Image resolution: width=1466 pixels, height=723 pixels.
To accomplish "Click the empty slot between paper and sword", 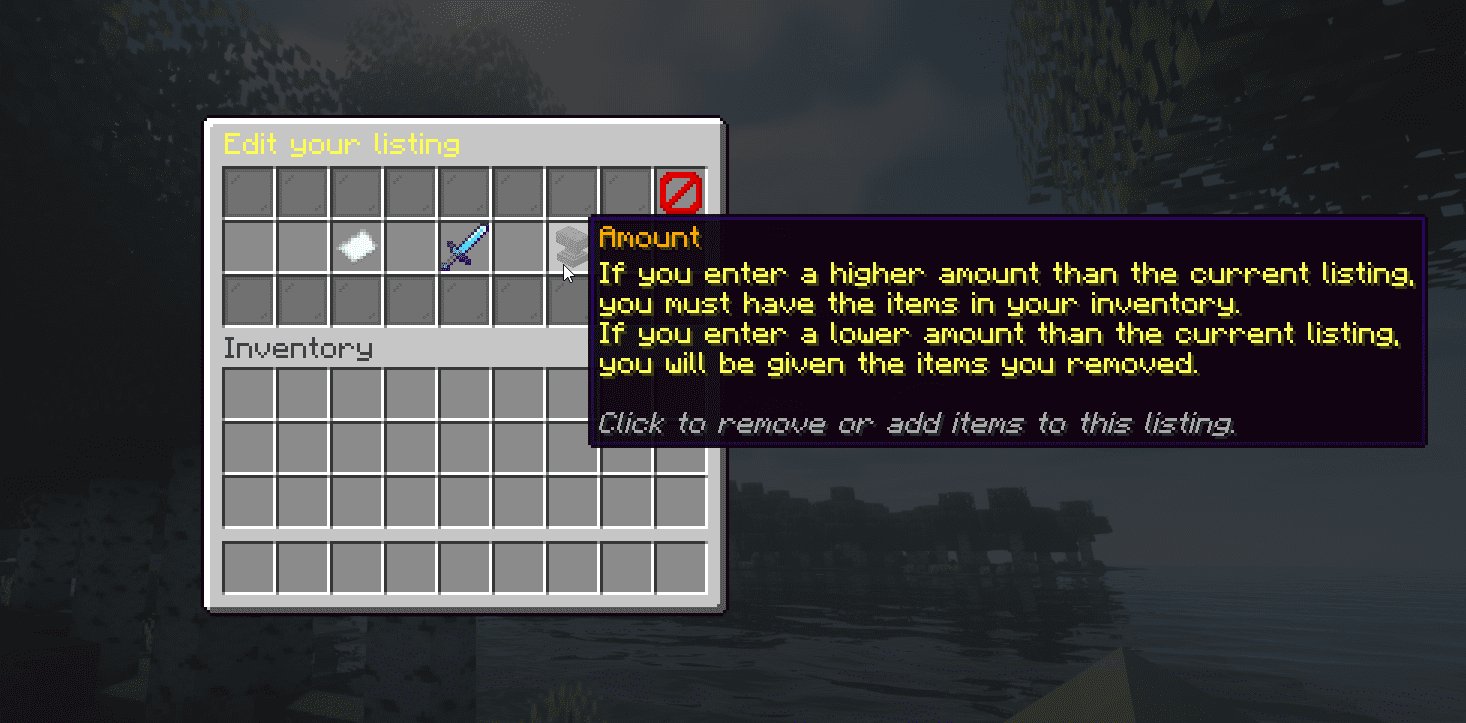I will coord(410,248).
